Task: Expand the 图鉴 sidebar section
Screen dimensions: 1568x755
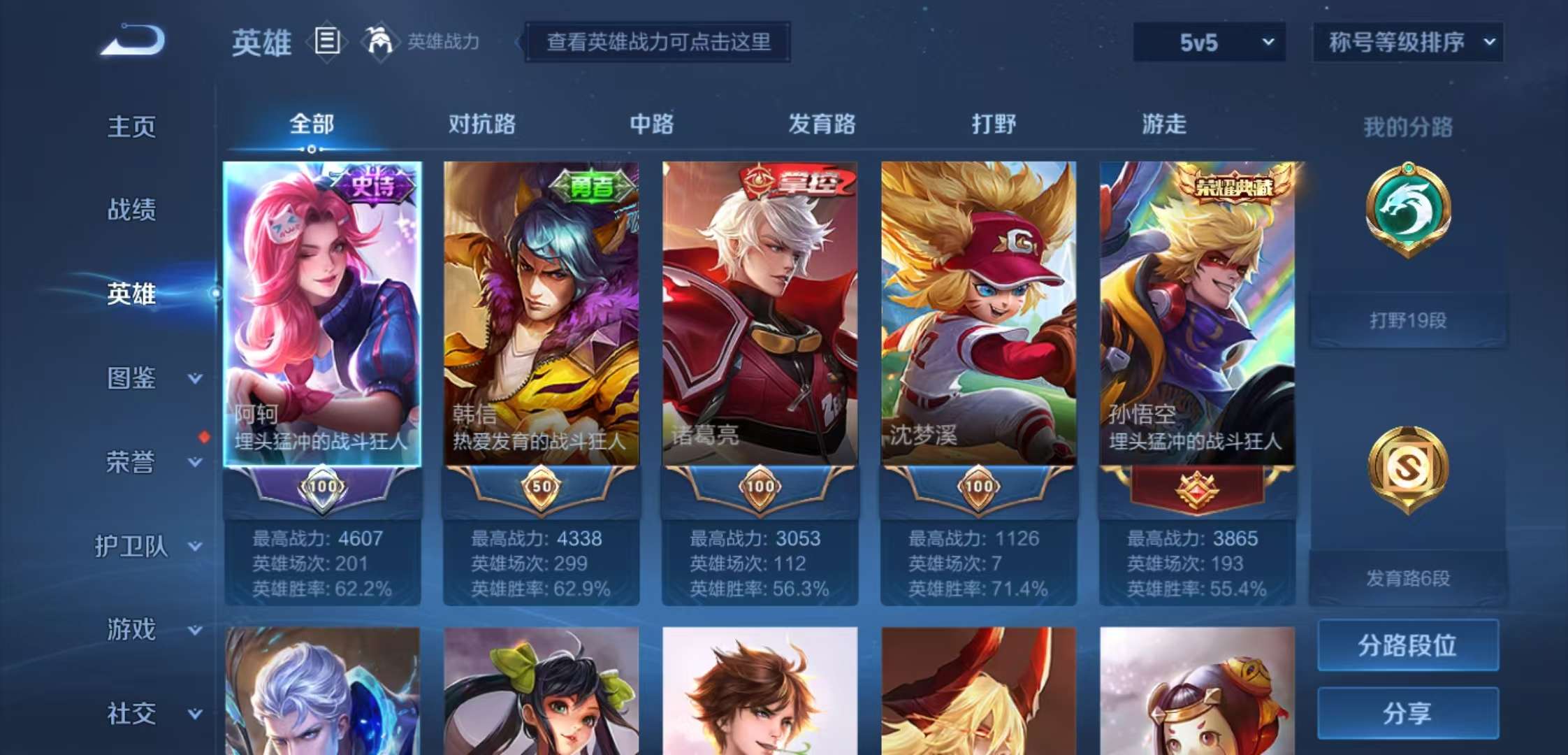Action: [x=133, y=377]
